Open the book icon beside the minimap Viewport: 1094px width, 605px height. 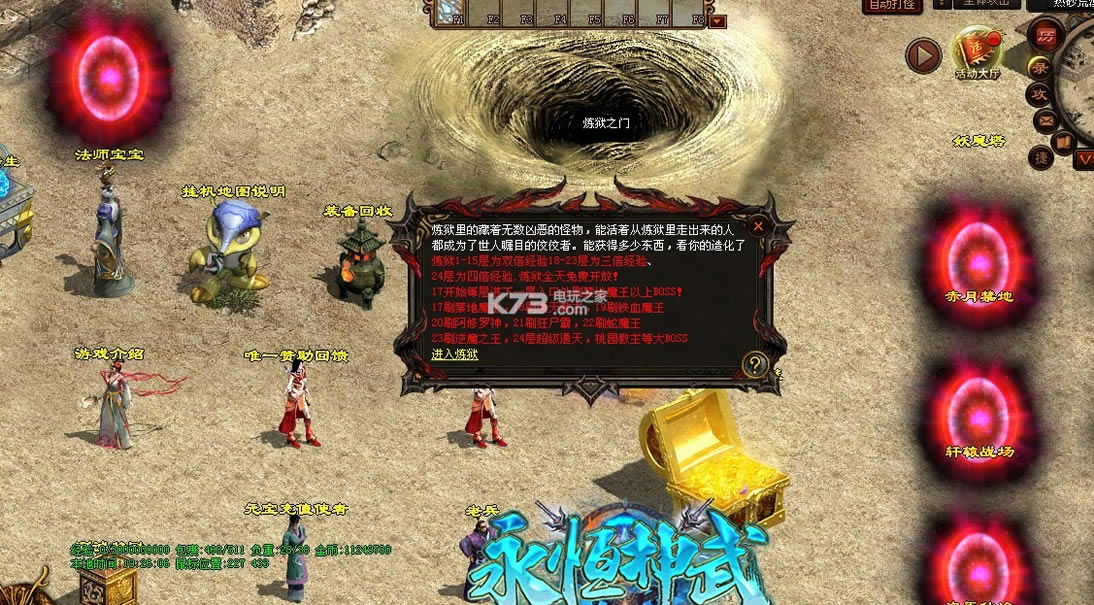click(1063, 139)
